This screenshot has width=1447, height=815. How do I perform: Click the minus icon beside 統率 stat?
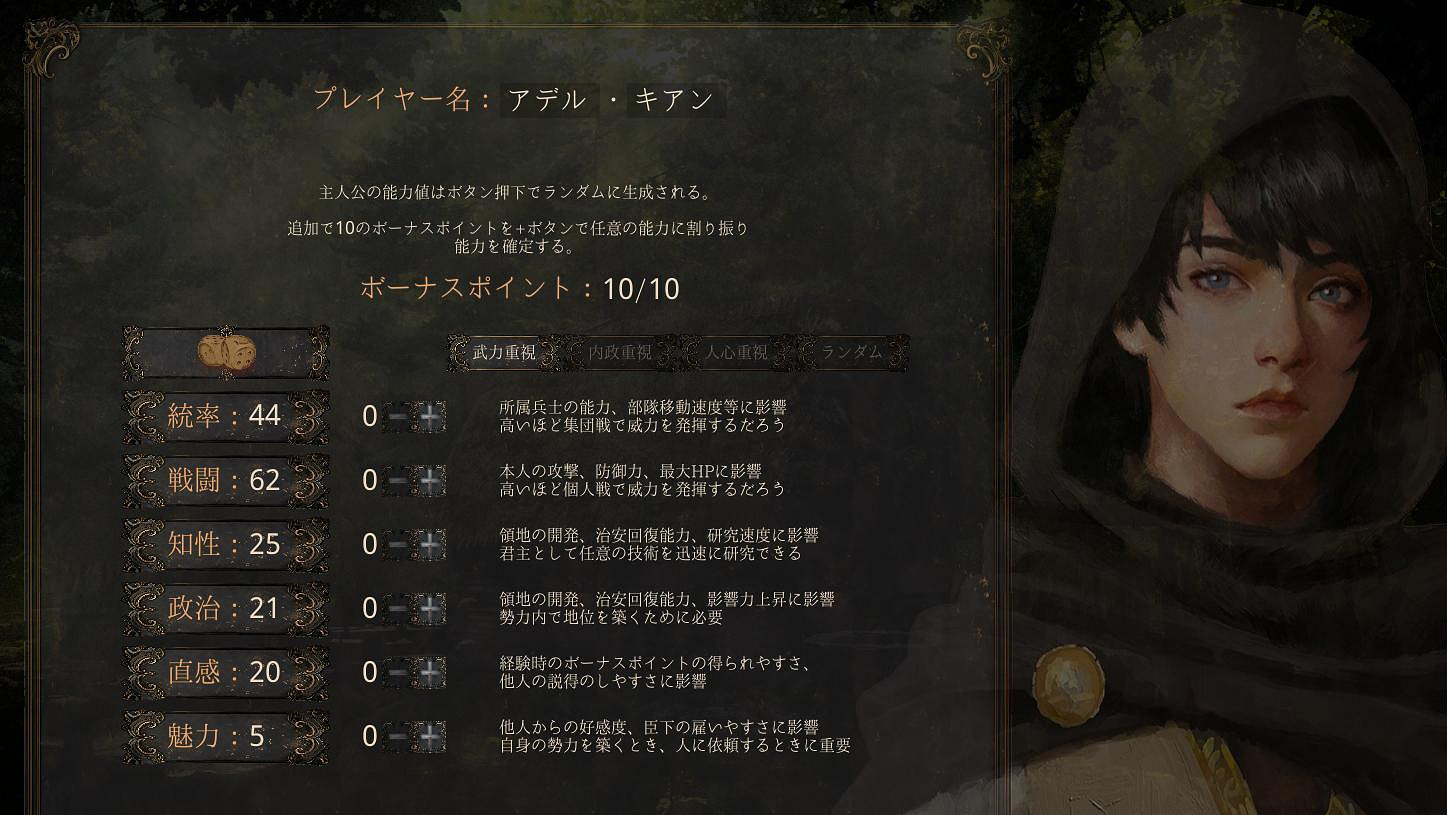[x=398, y=417]
